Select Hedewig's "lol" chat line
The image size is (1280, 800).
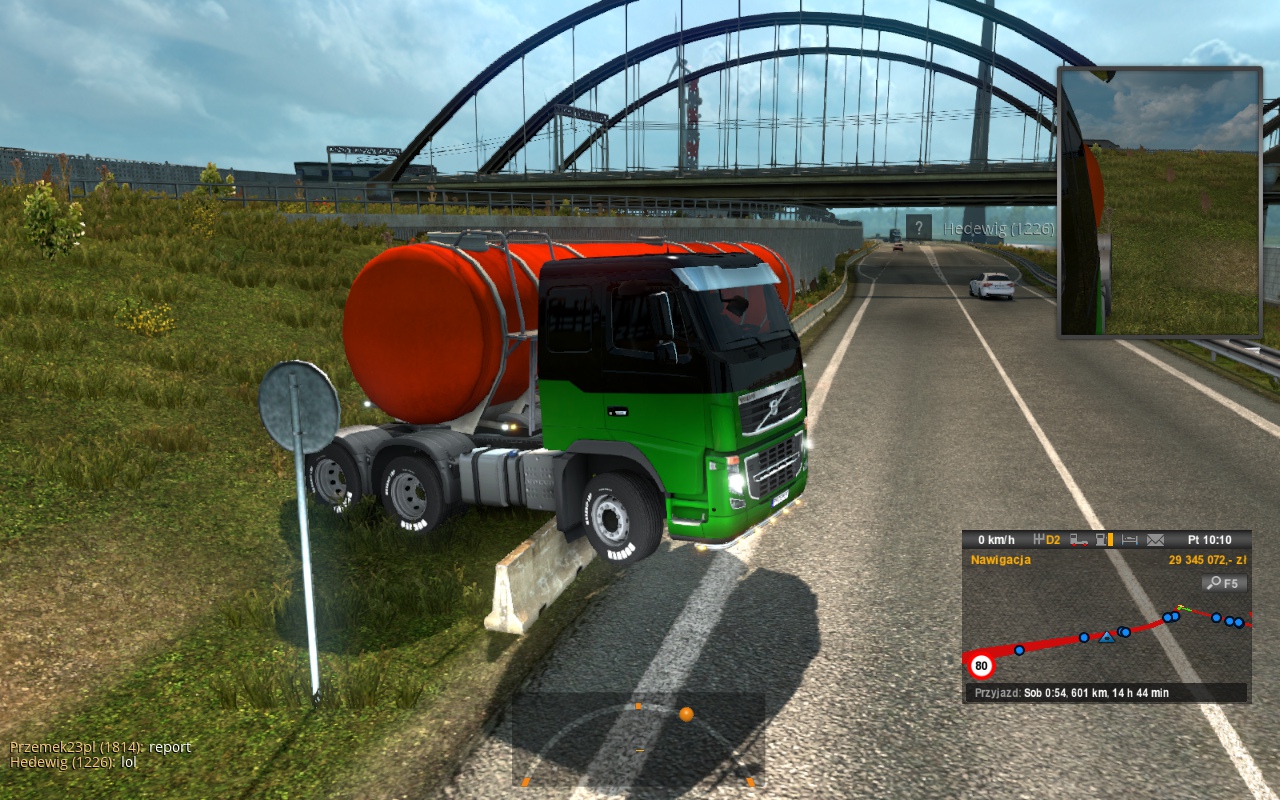tap(73, 762)
